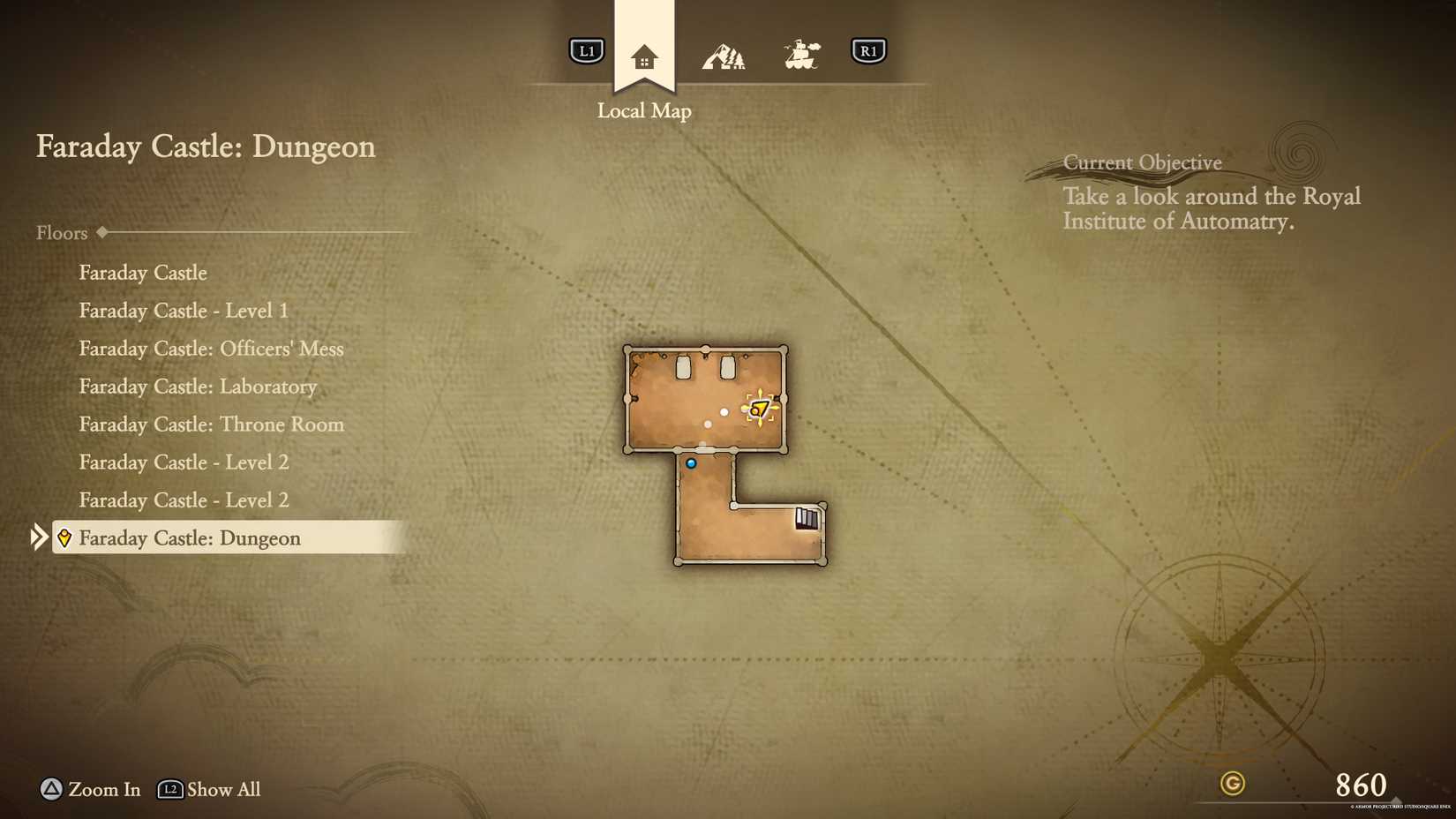The height and width of the screenshot is (819, 1456).
Task: Choose Faraday Castle - Level 1 floor
Action: [x=184, y=311]
